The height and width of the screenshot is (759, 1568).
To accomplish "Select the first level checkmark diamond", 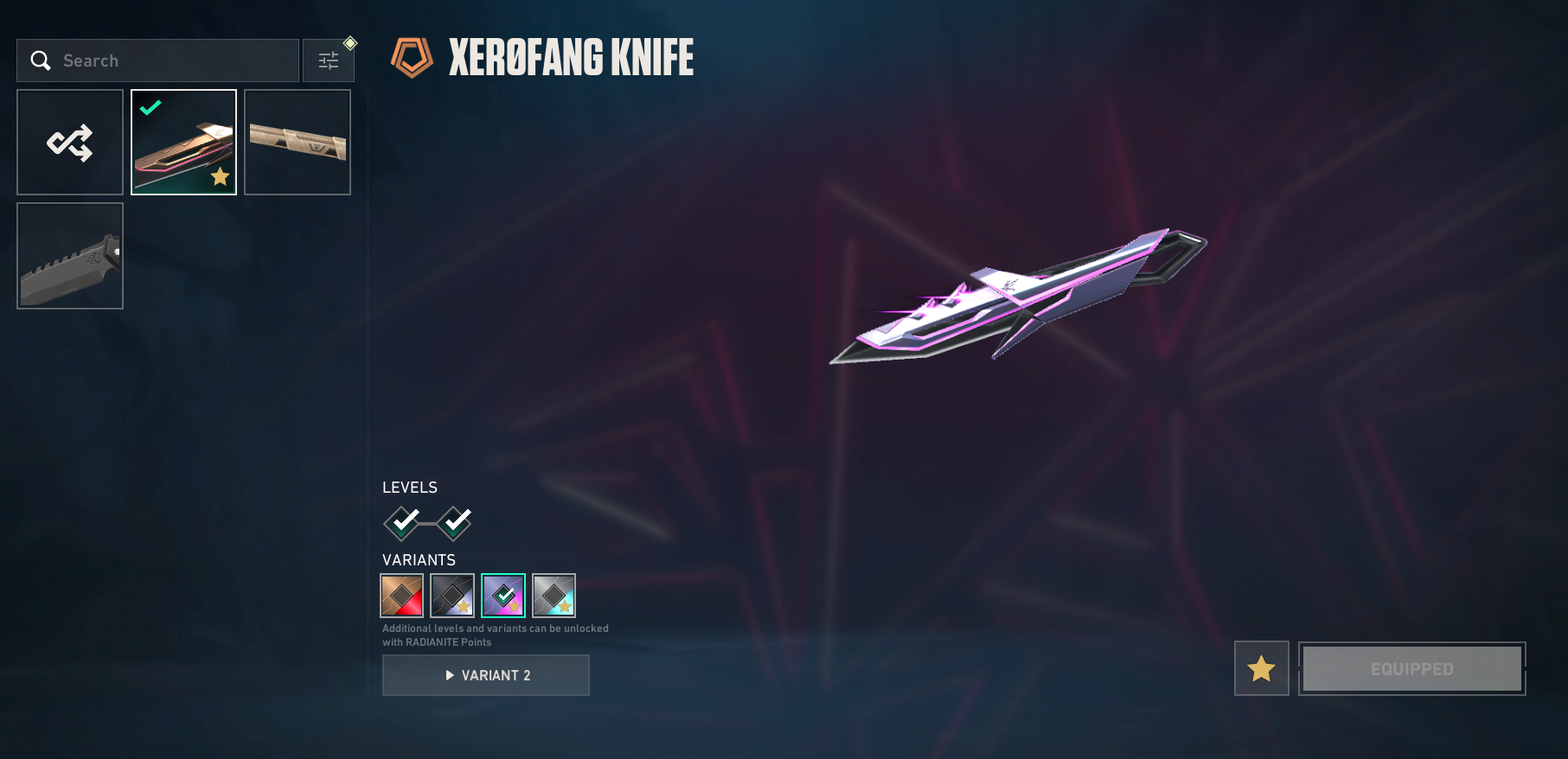I will [x=402, y=522].
